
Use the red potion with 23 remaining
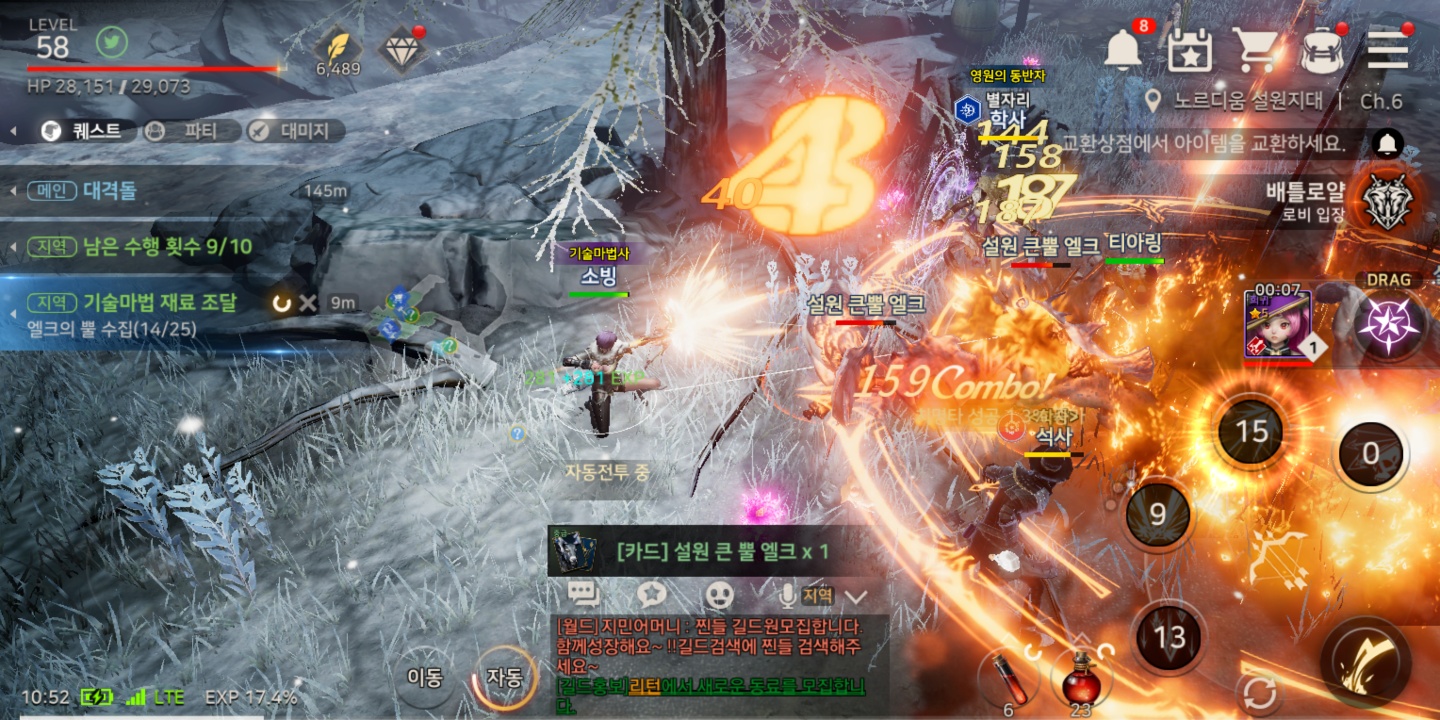point(1080,678)
